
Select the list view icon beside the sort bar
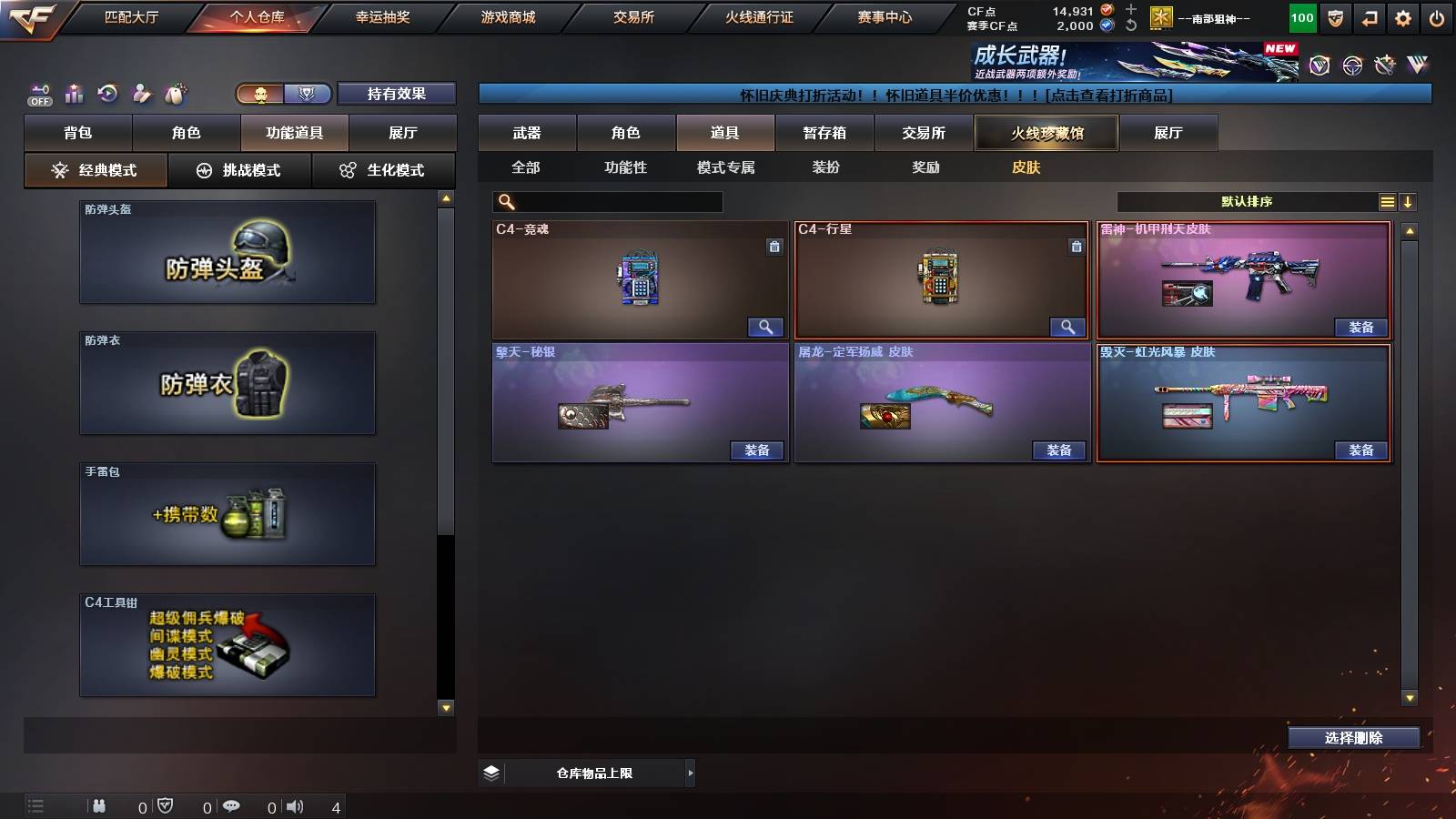point(1387,200)
